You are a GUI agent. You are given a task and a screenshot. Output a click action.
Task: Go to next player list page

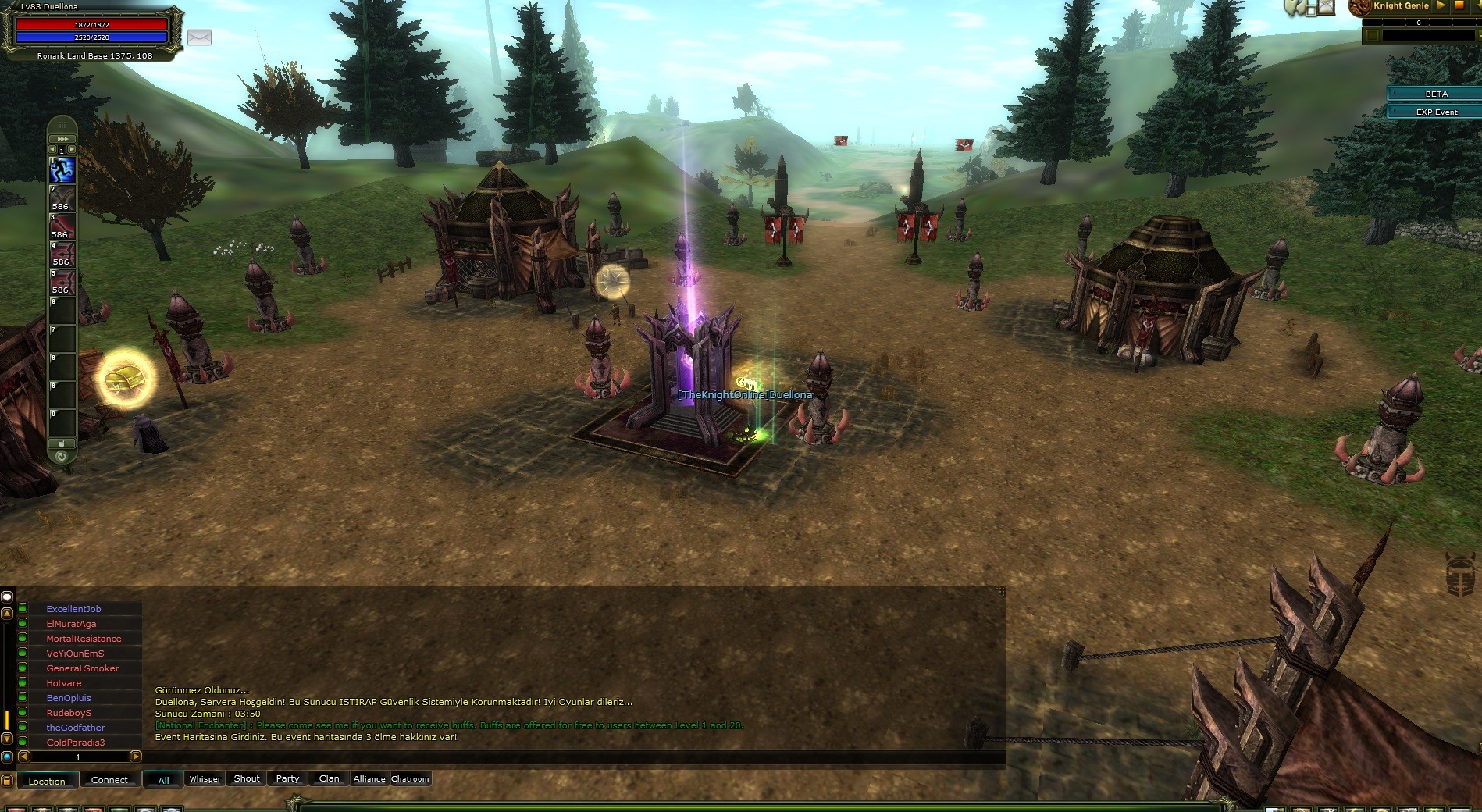135,756
